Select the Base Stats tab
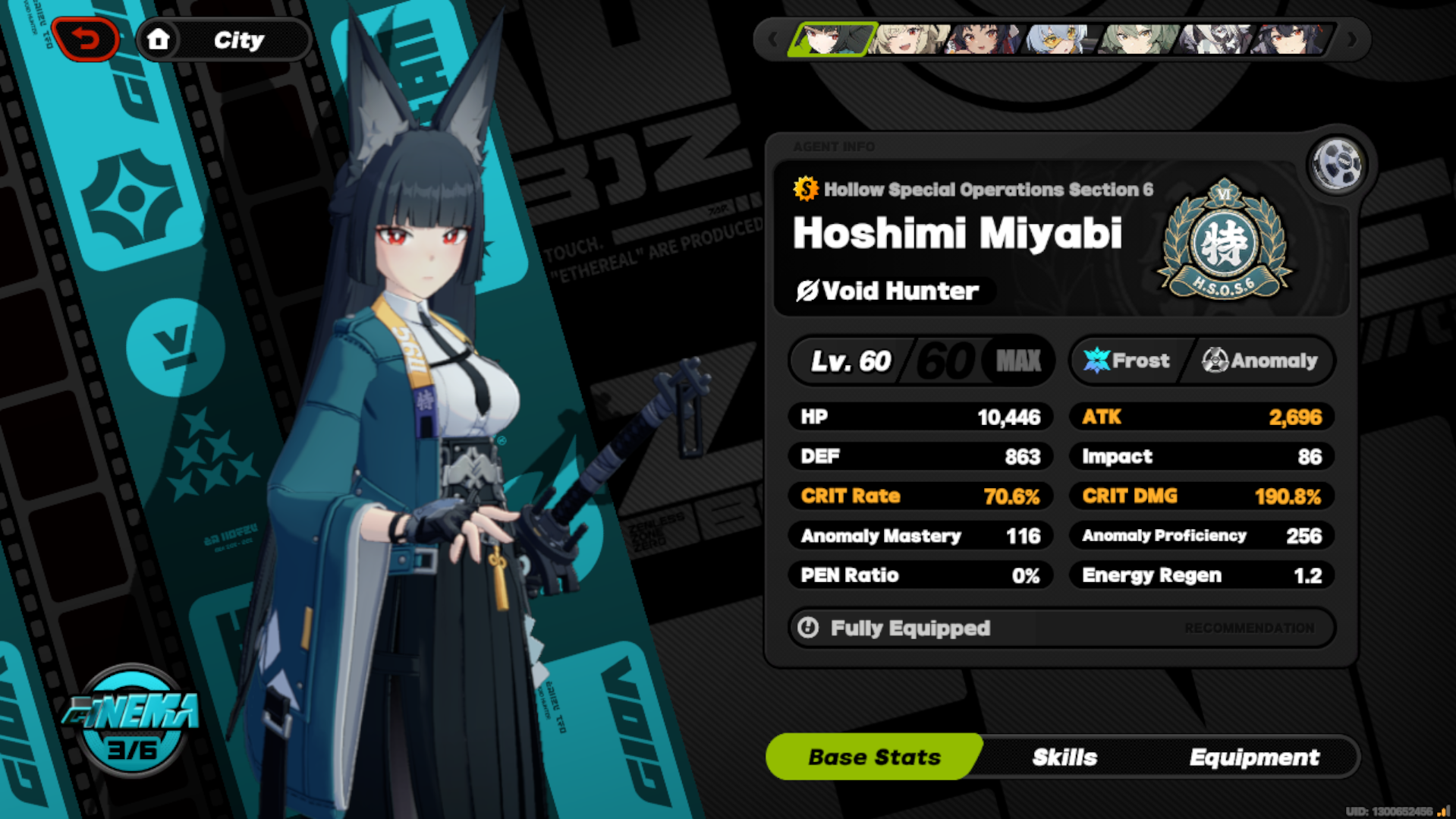The image size is (1456, 819). click(x=874, y=756)
